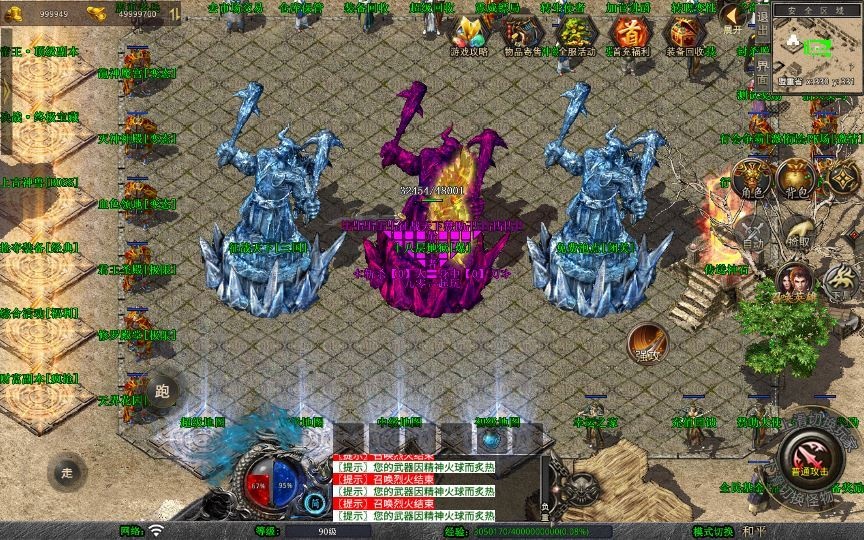Image resolution: width=864 pixels, height=540 pixels.
Task: Open the 首充福利 first-recharge bonus icon
Action: click(627, 35)
